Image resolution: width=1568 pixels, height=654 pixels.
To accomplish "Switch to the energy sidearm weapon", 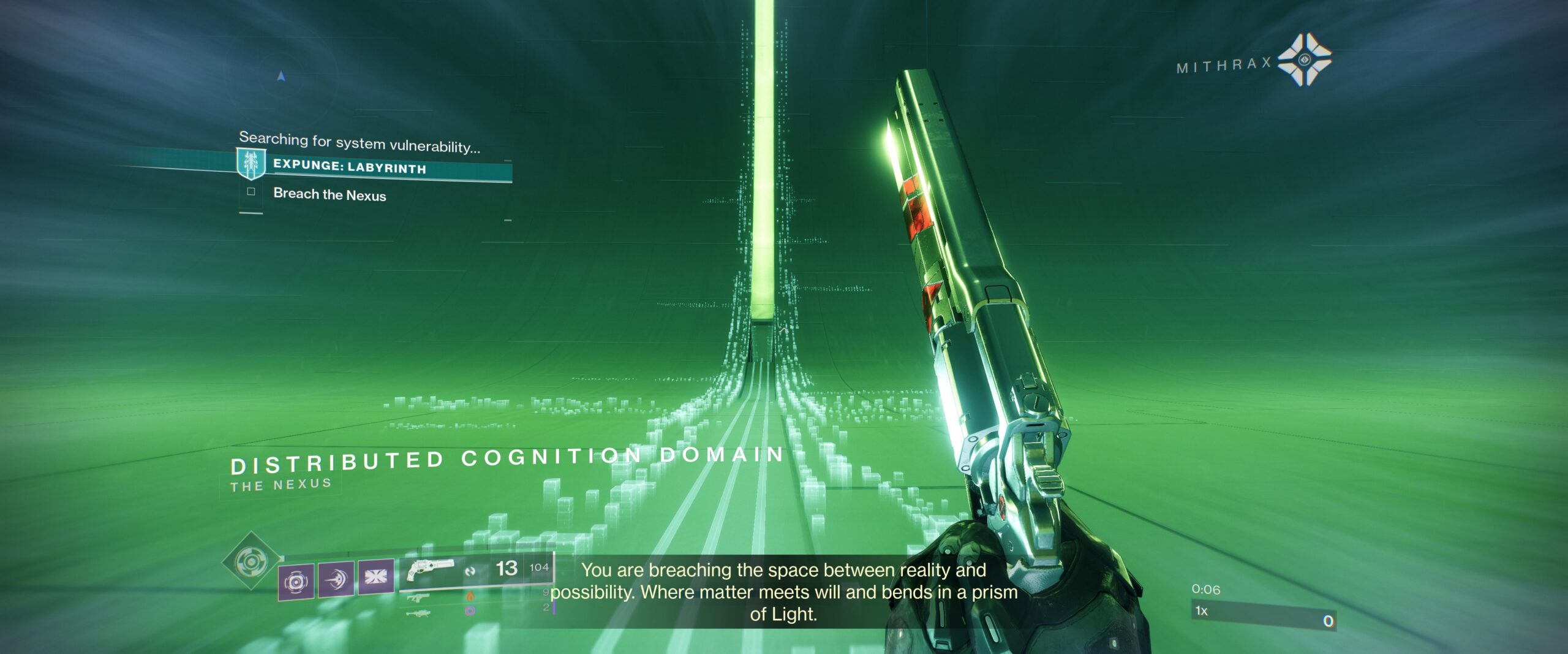I will click(418, 598).
